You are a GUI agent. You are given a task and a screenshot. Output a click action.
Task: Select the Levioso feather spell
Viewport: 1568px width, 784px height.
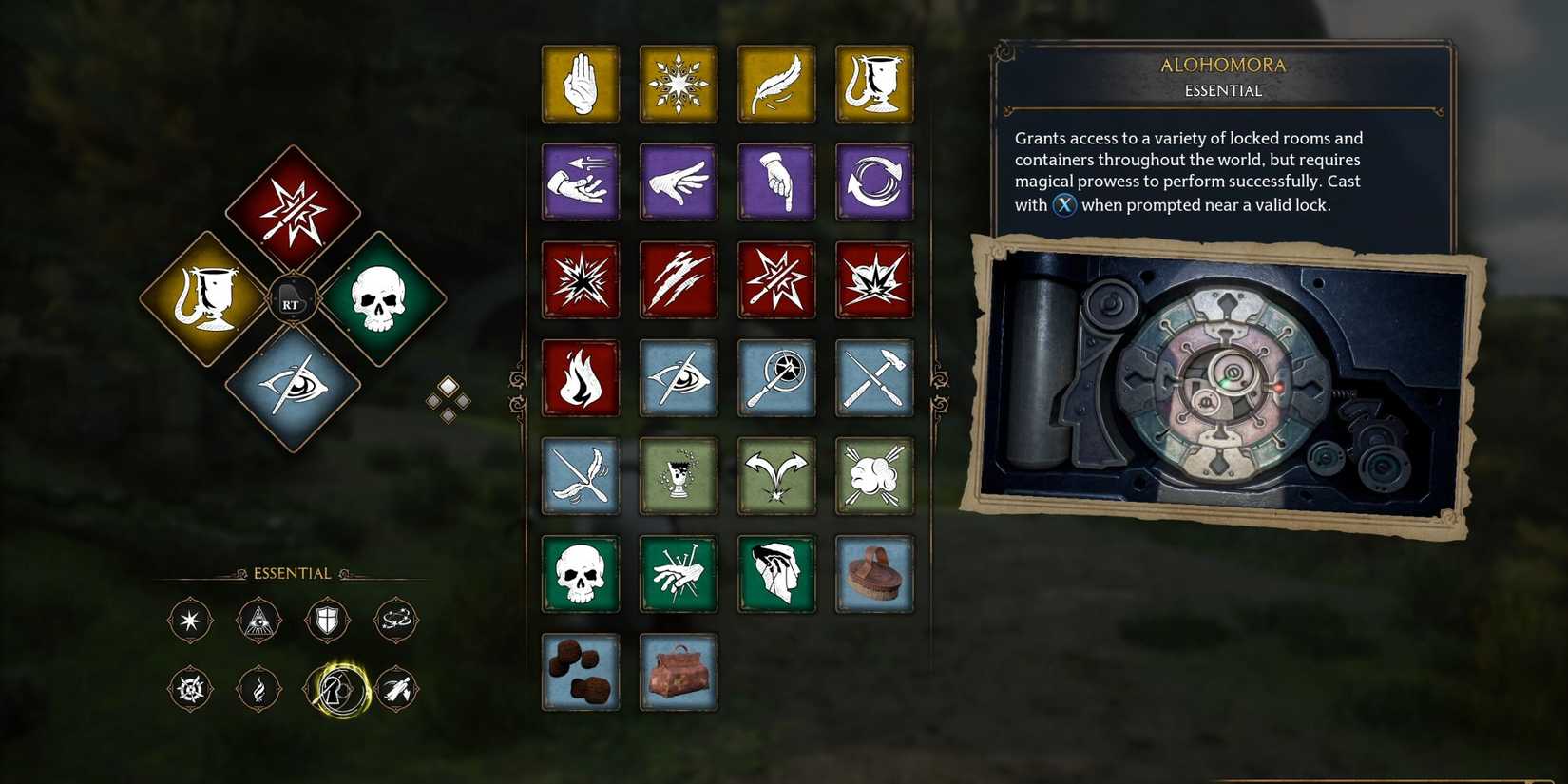[x=776, y=84]
